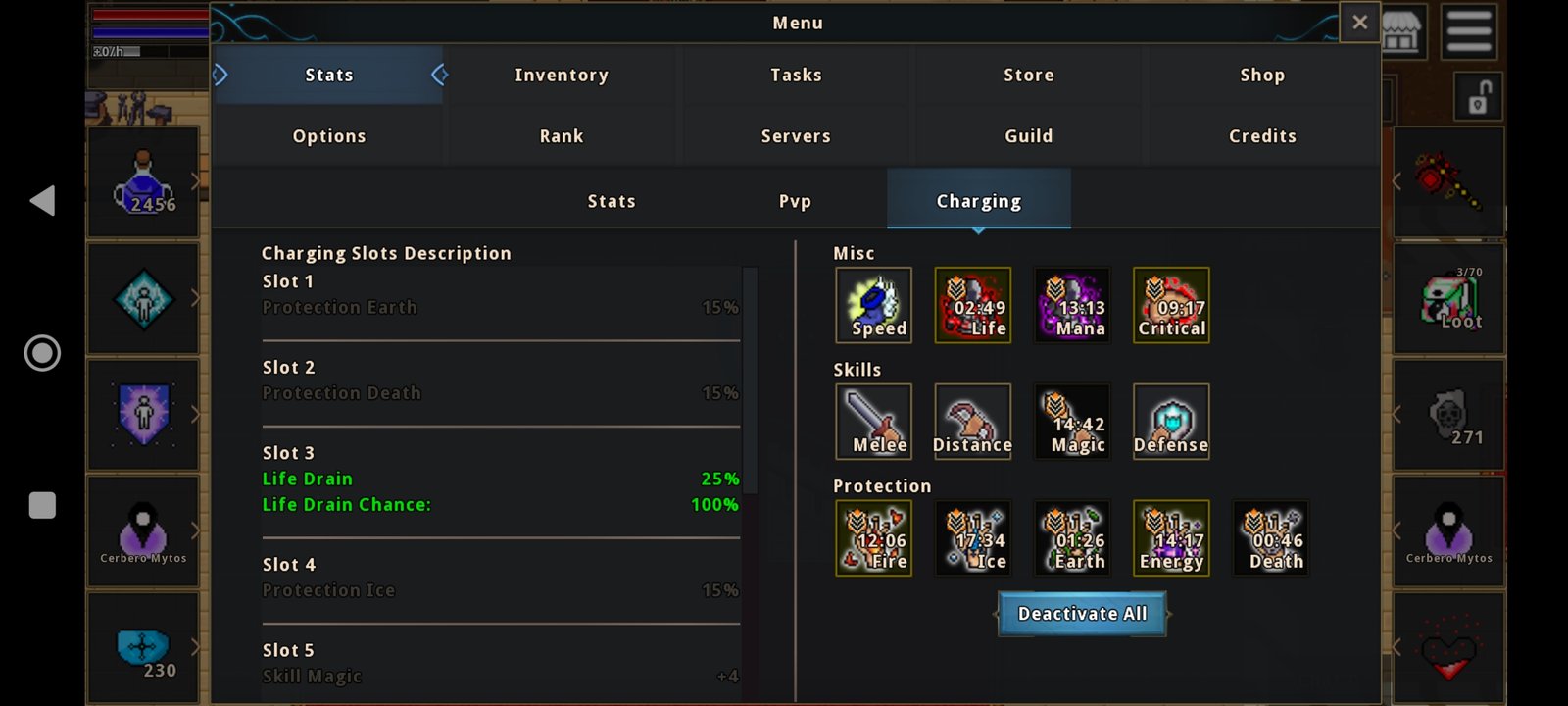The height and width of the screenshot is (706, 1568).
Task: Deactivate all charging effects
Action: (x=1082, y=614)
